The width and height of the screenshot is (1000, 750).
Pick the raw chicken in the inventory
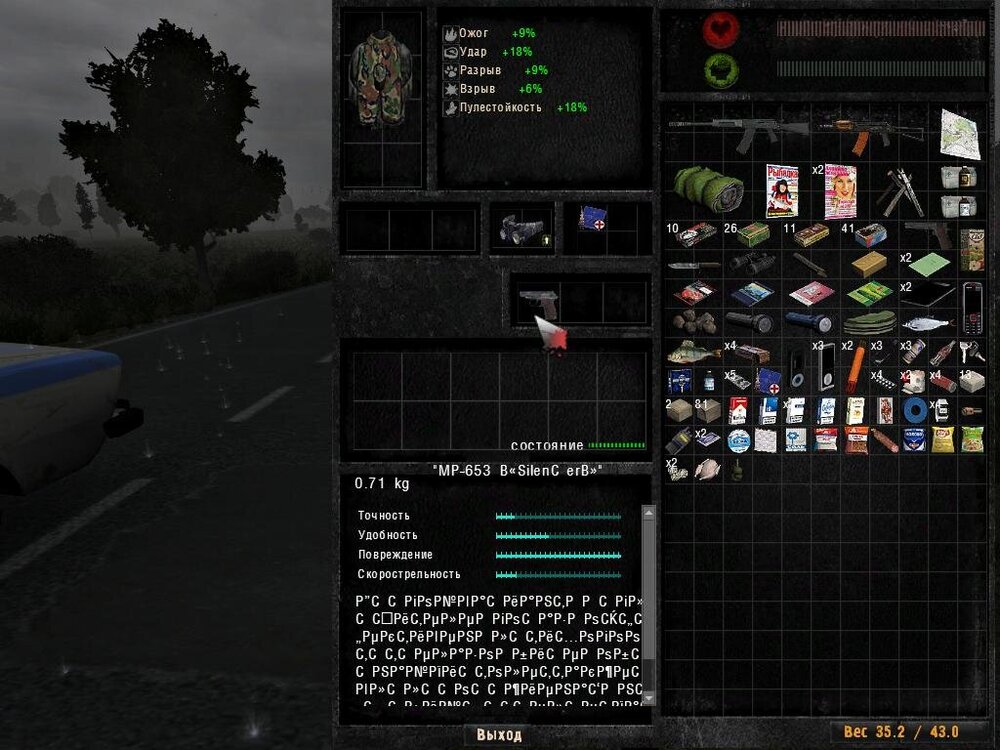coord(707,469)
